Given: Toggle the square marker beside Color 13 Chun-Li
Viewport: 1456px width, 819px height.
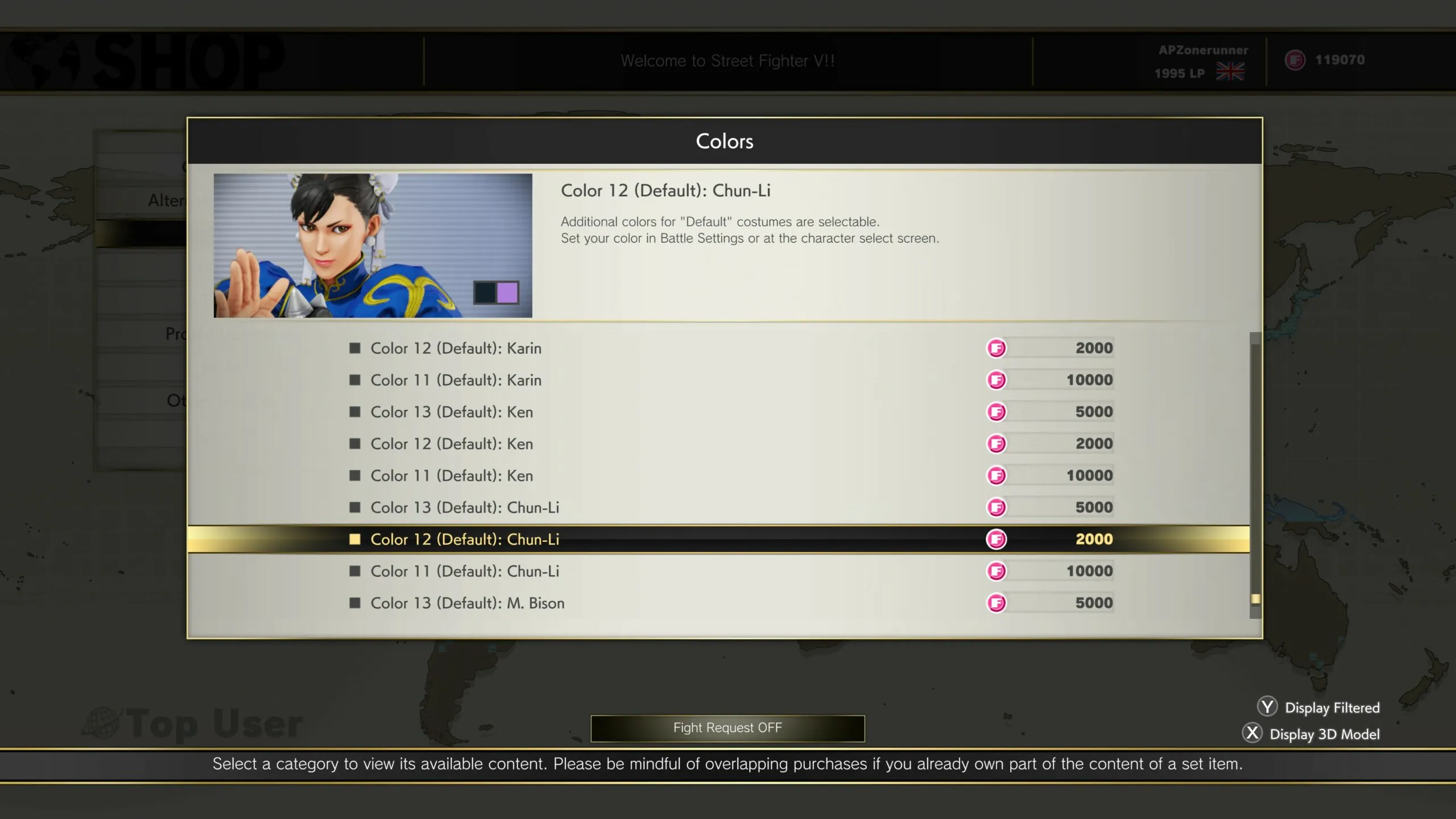Looking at the screenshot, I should point(355,507).
